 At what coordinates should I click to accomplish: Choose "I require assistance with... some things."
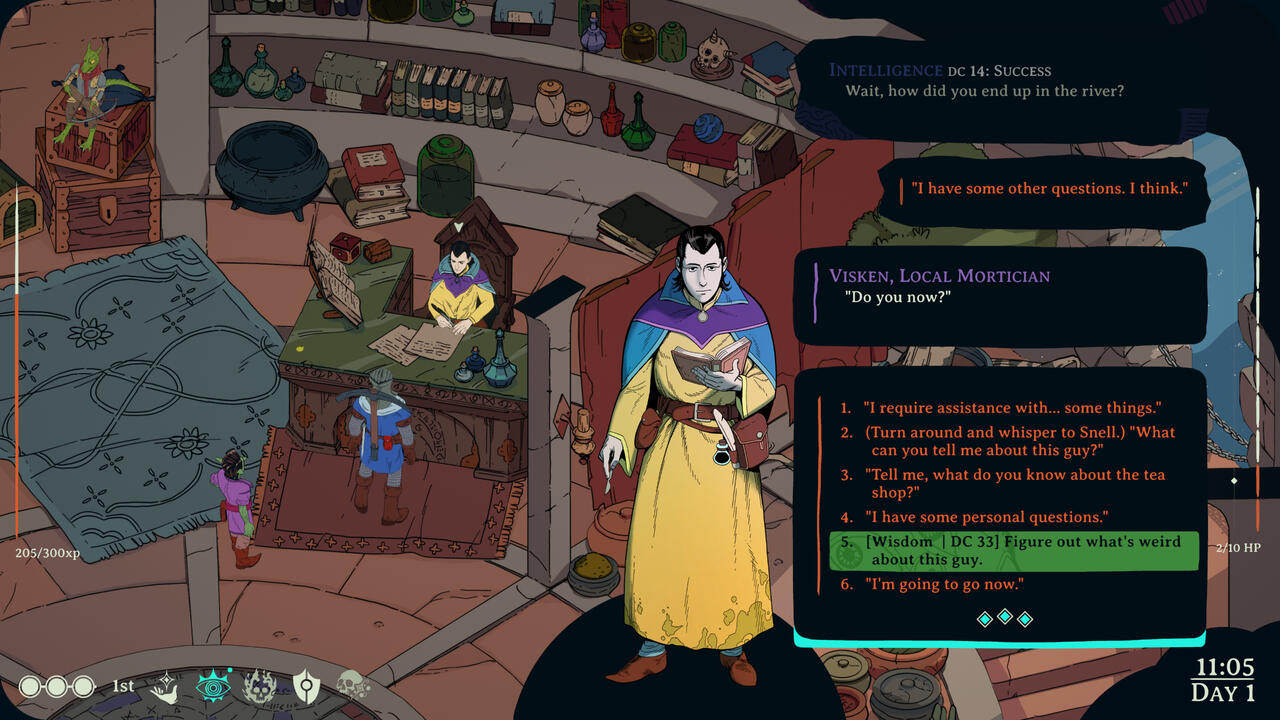pos(1012,408)
